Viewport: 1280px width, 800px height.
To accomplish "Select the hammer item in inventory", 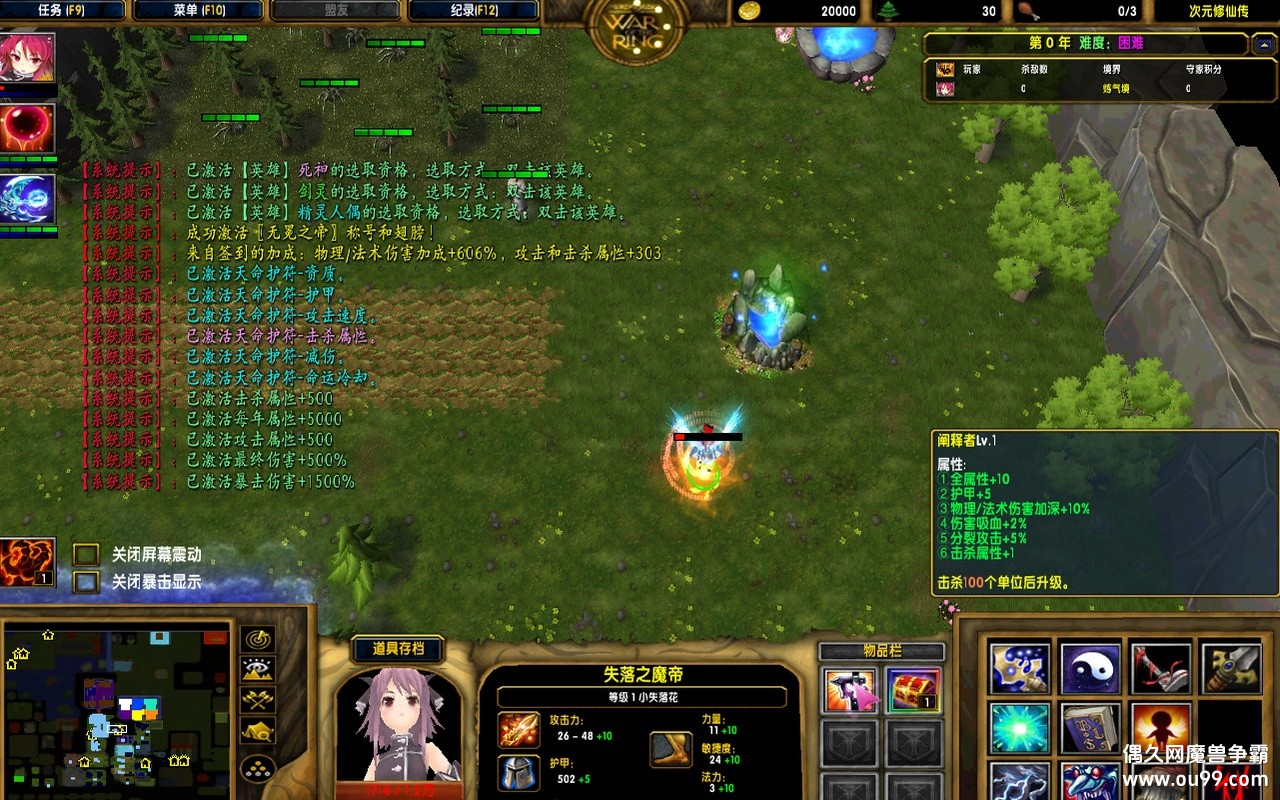I will coord(850,691).
